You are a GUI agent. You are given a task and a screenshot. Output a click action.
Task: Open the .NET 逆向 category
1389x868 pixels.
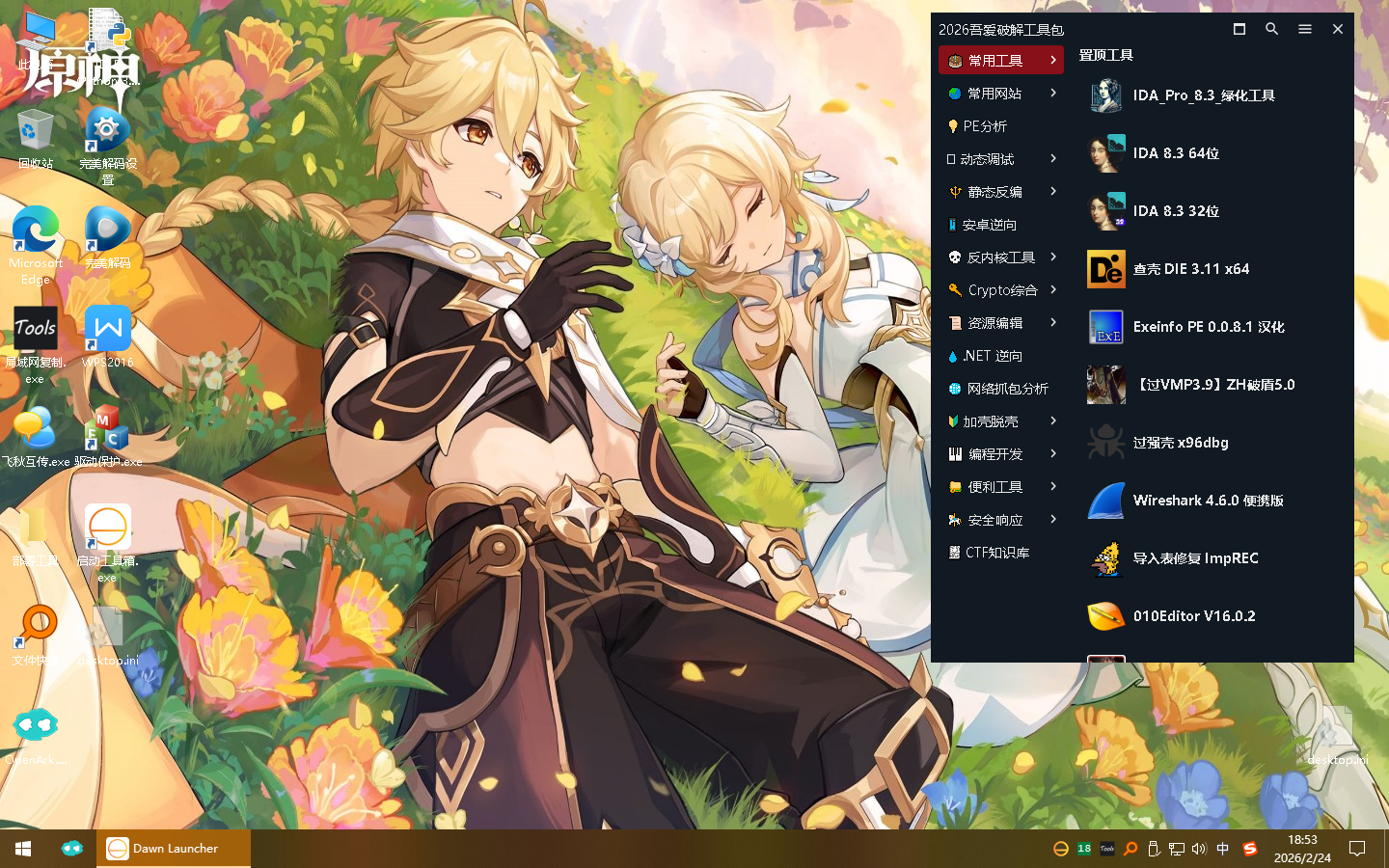pyautogui.click(x=991, y=356)
